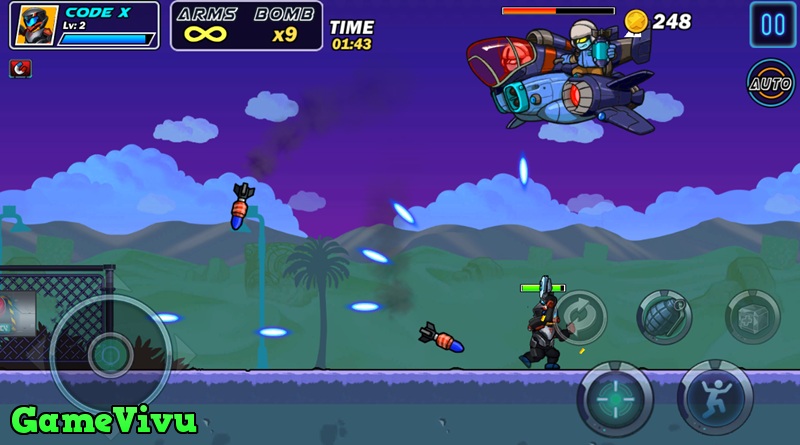Click the Code X character portrait

[x=33, y=25]
